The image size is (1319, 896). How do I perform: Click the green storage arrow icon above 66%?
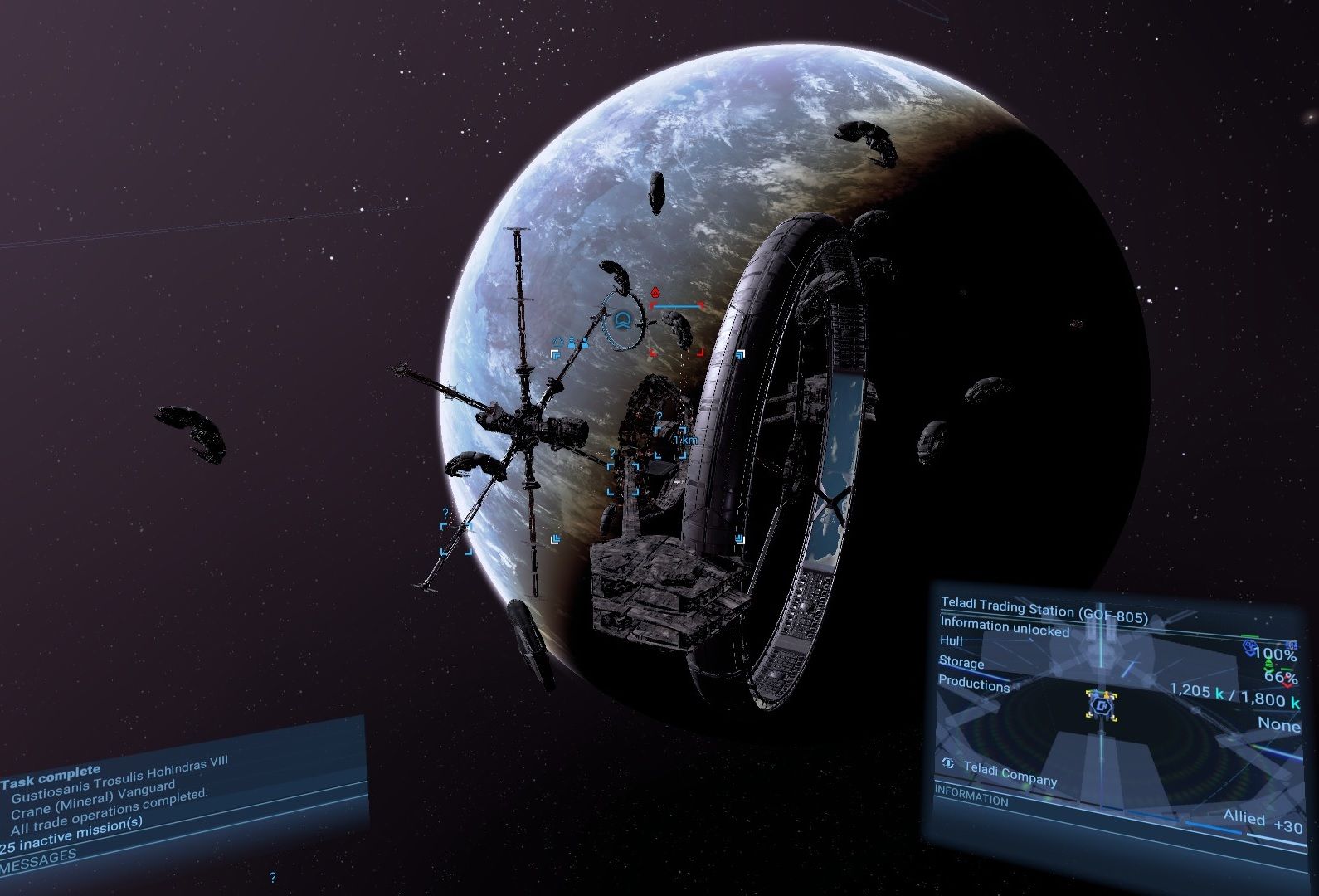1268,666
